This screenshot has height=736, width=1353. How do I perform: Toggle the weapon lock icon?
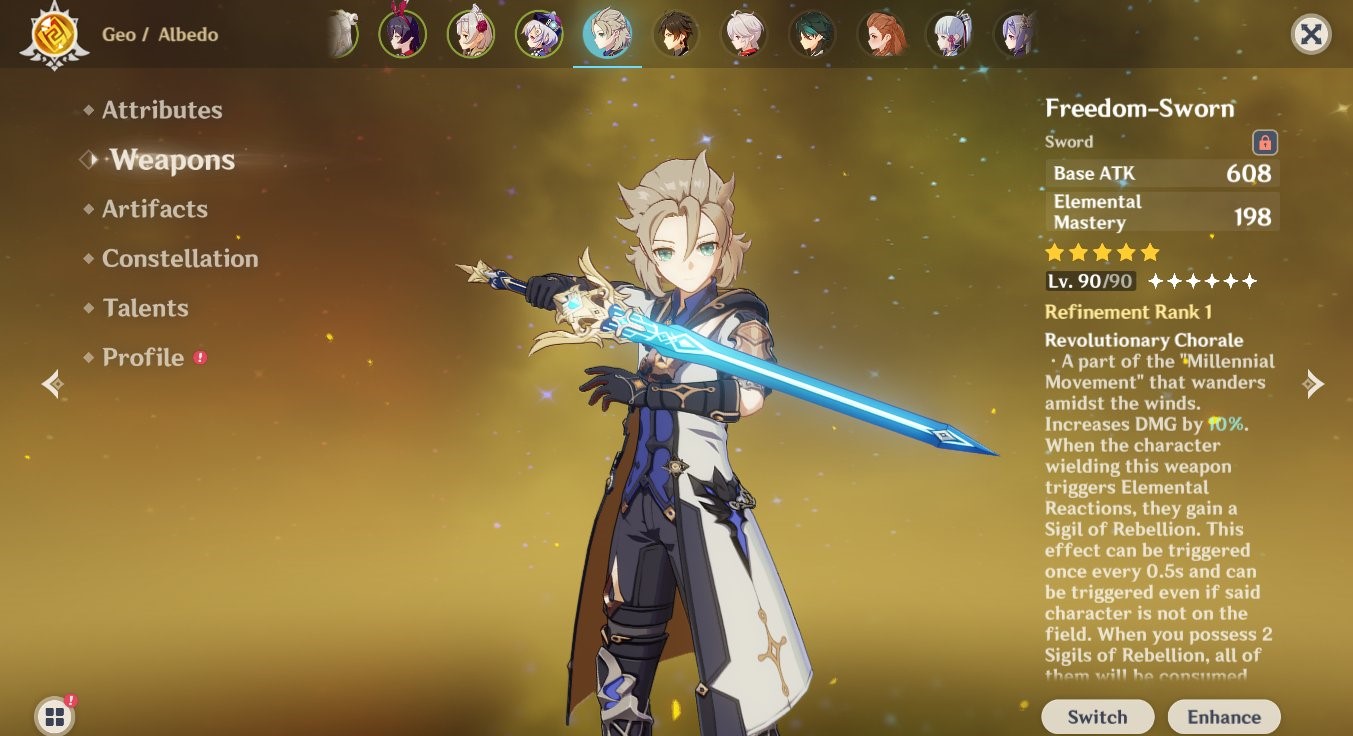(x=1264, y=143)
